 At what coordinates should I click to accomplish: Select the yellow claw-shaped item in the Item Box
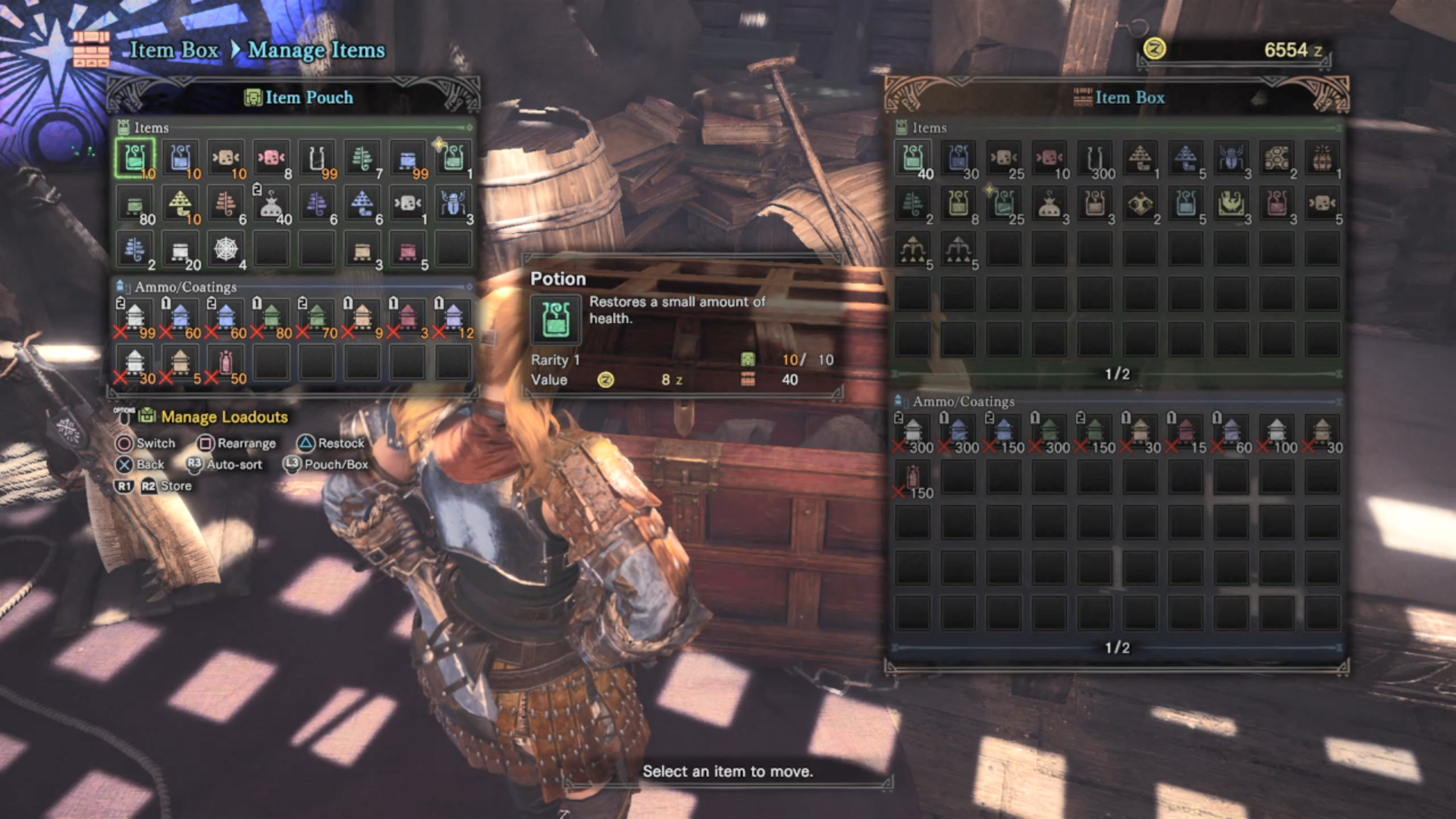coord(1232,204)
